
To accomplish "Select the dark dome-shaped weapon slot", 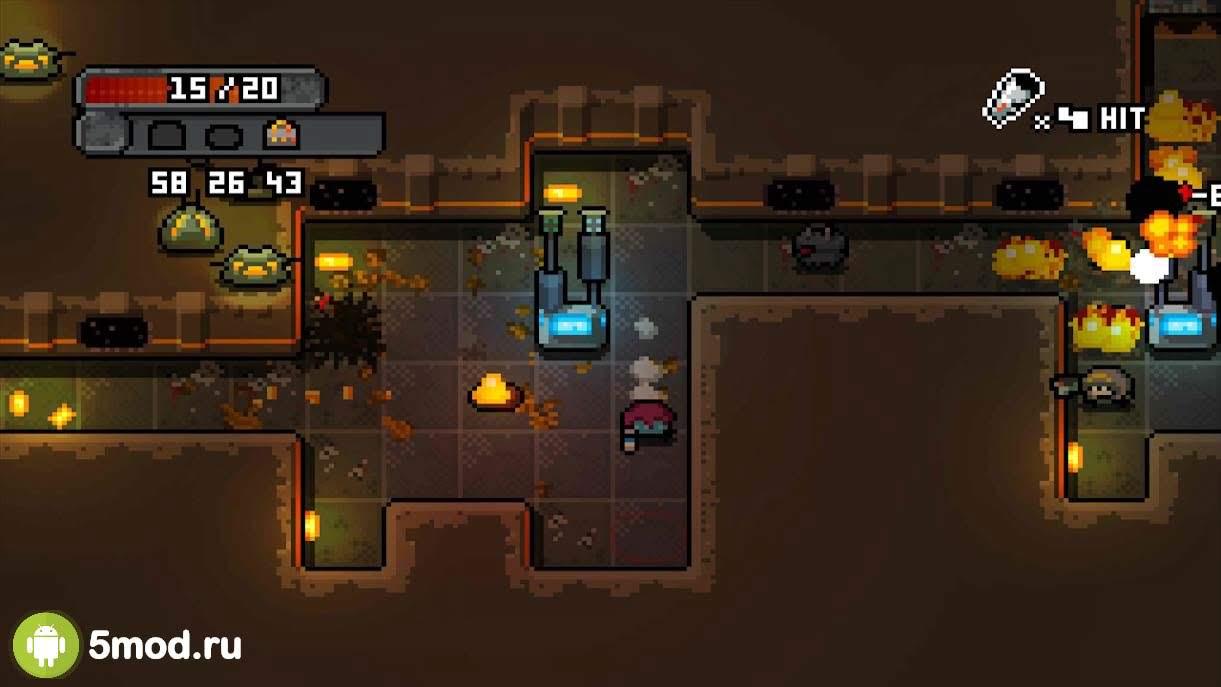I will tap(165, 135).
